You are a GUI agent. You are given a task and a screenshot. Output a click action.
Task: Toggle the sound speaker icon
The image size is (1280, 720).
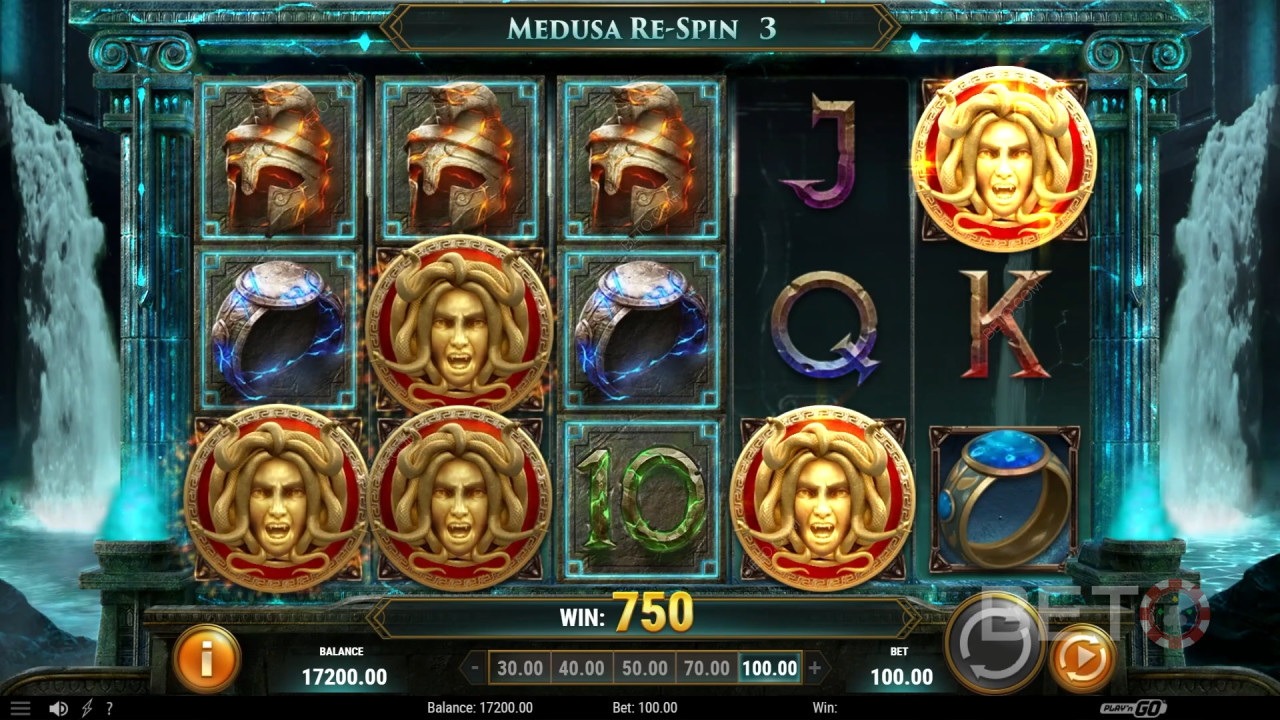(x=58, y=708)
